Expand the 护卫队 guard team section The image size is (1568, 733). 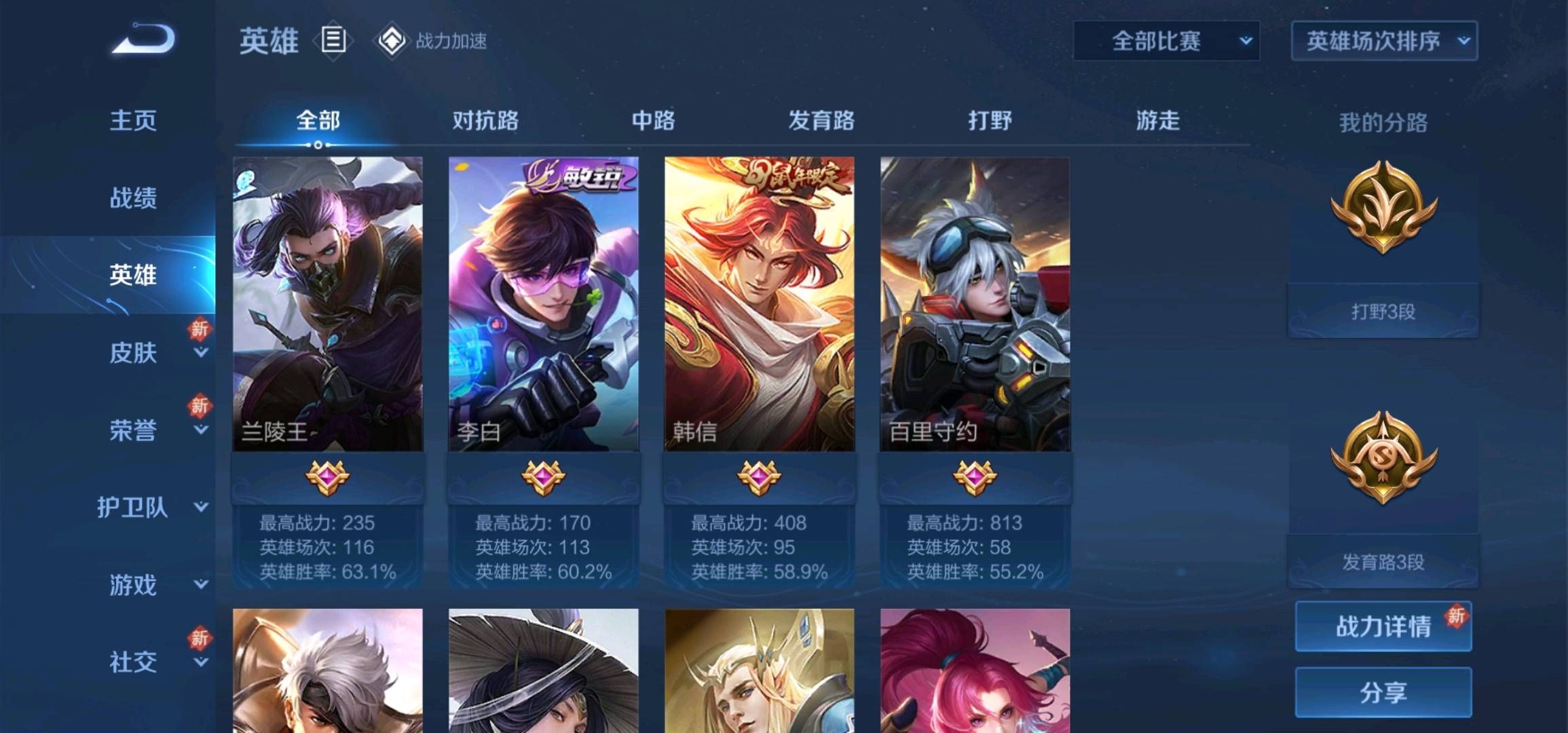[x=134, y=508]
